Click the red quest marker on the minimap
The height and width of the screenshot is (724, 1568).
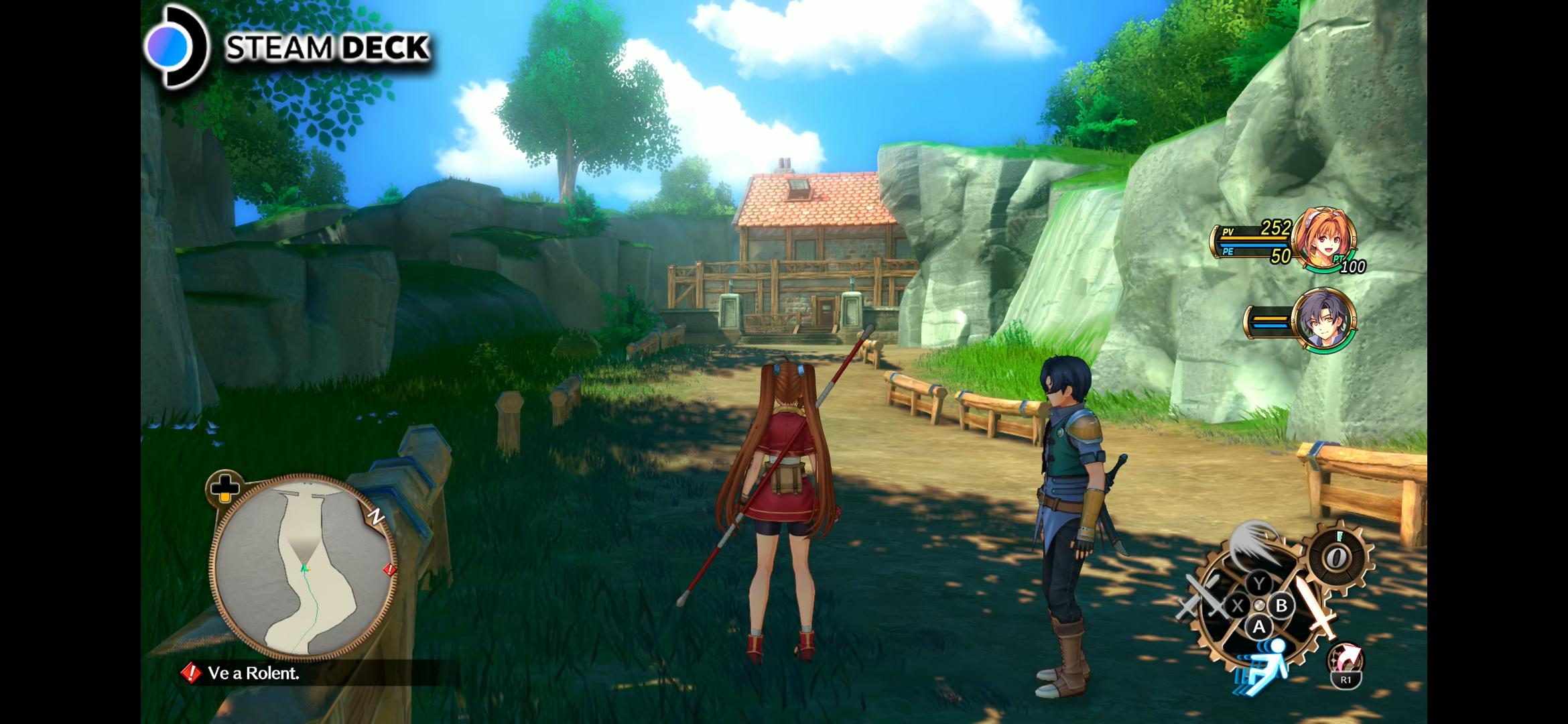pos(389,570)
